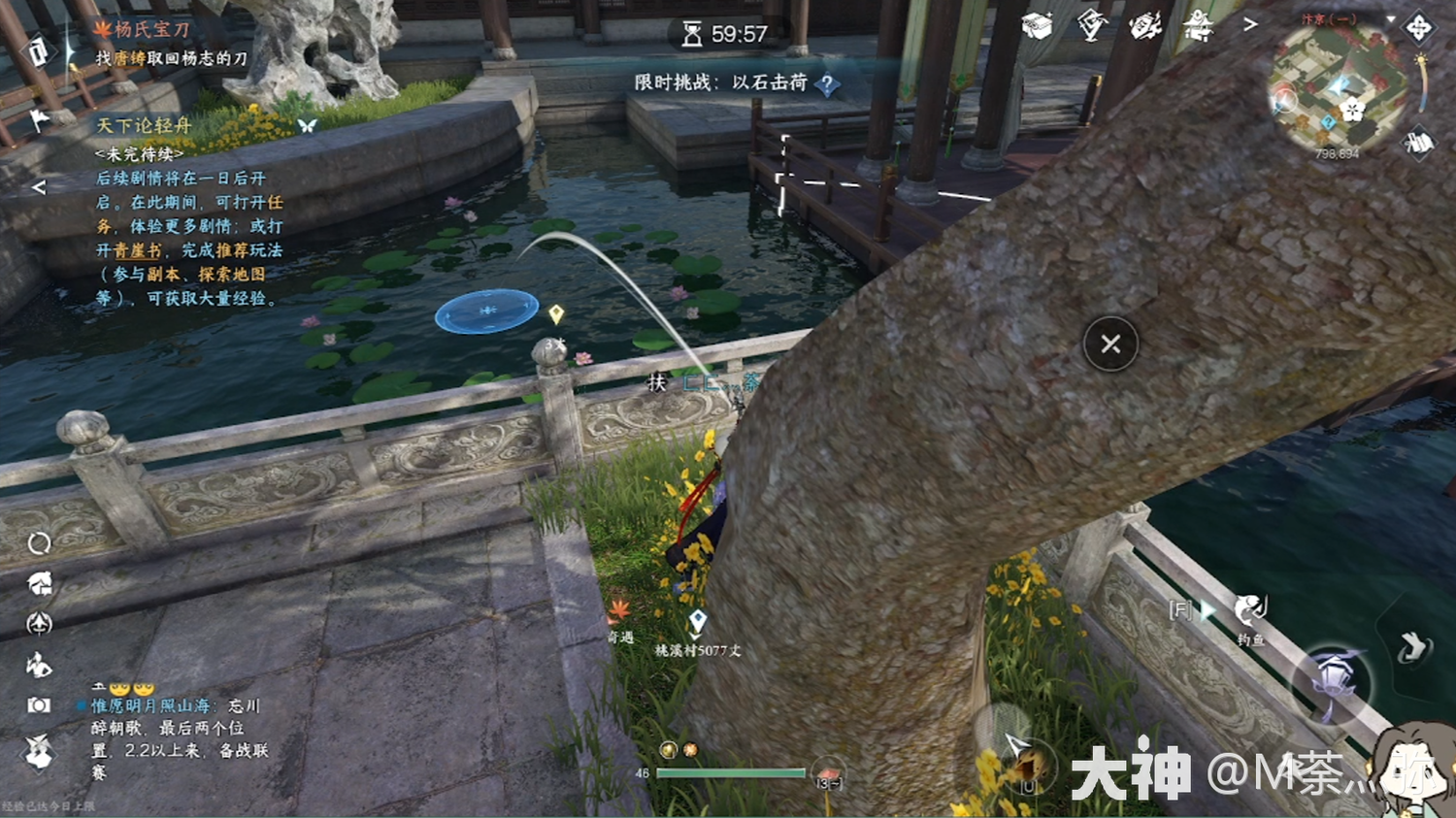Viewport: 1456px width, 818px height.
Task: Click the flag icon above the quest tracker
Action: [39, 120]
